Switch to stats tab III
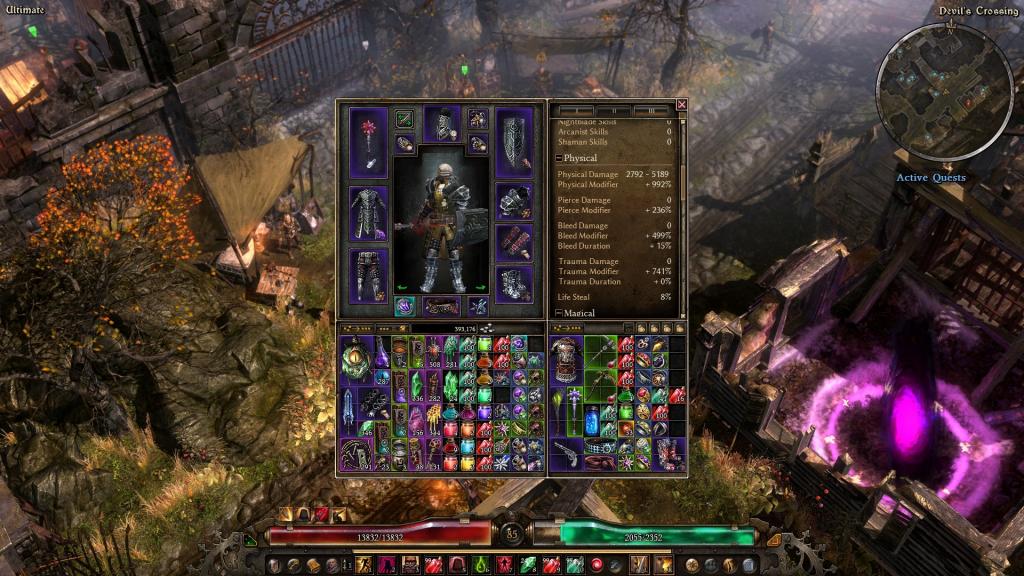Screen dimensions: 1024x576 pos(652,110)
